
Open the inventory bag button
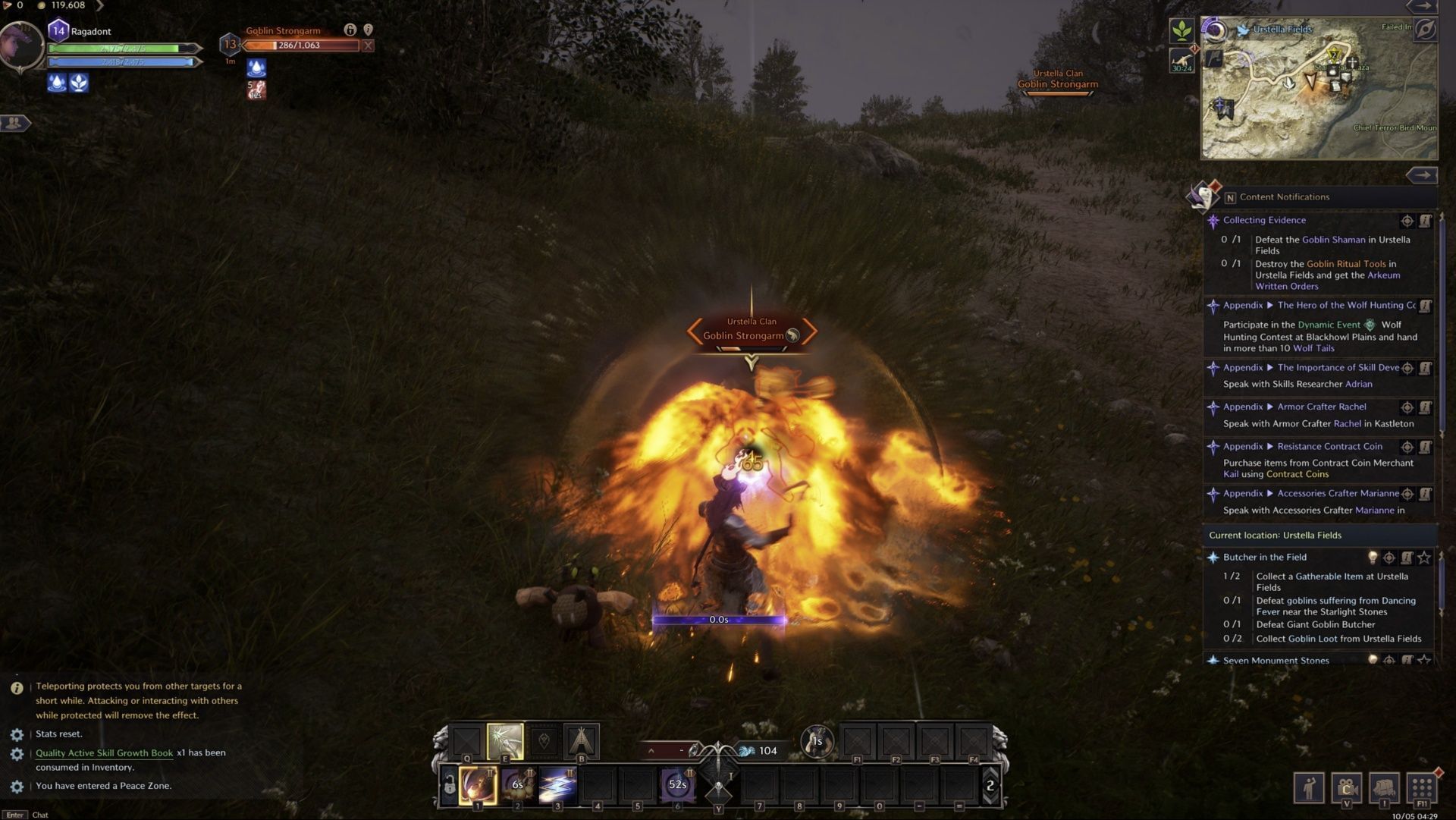click(1384, 787)
